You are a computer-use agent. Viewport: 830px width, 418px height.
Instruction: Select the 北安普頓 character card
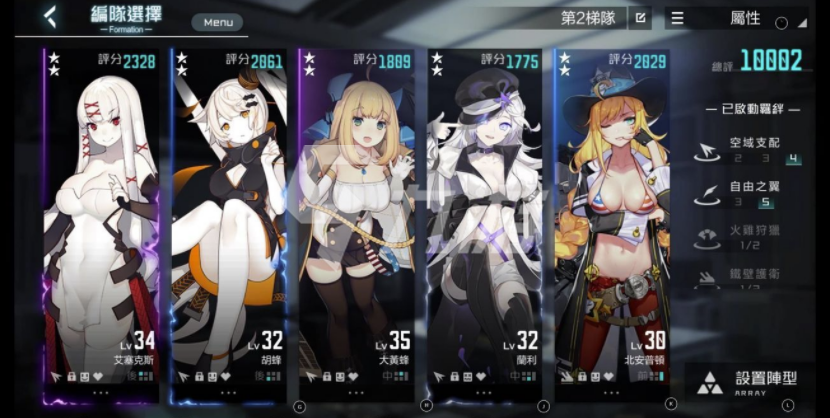pyautogui.click(x=613, y=220)
